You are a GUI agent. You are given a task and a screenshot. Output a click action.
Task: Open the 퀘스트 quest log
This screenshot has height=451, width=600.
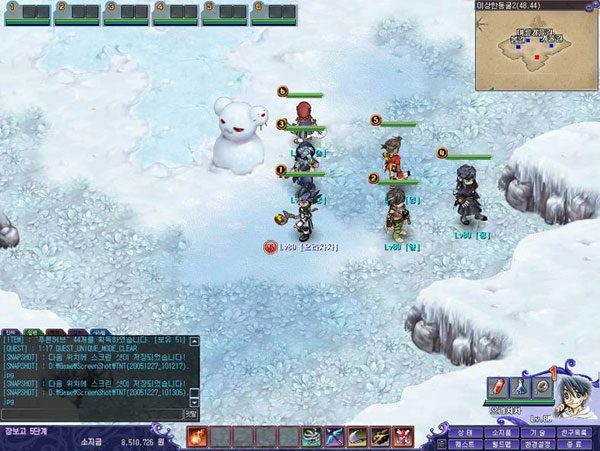pos(463,442)
